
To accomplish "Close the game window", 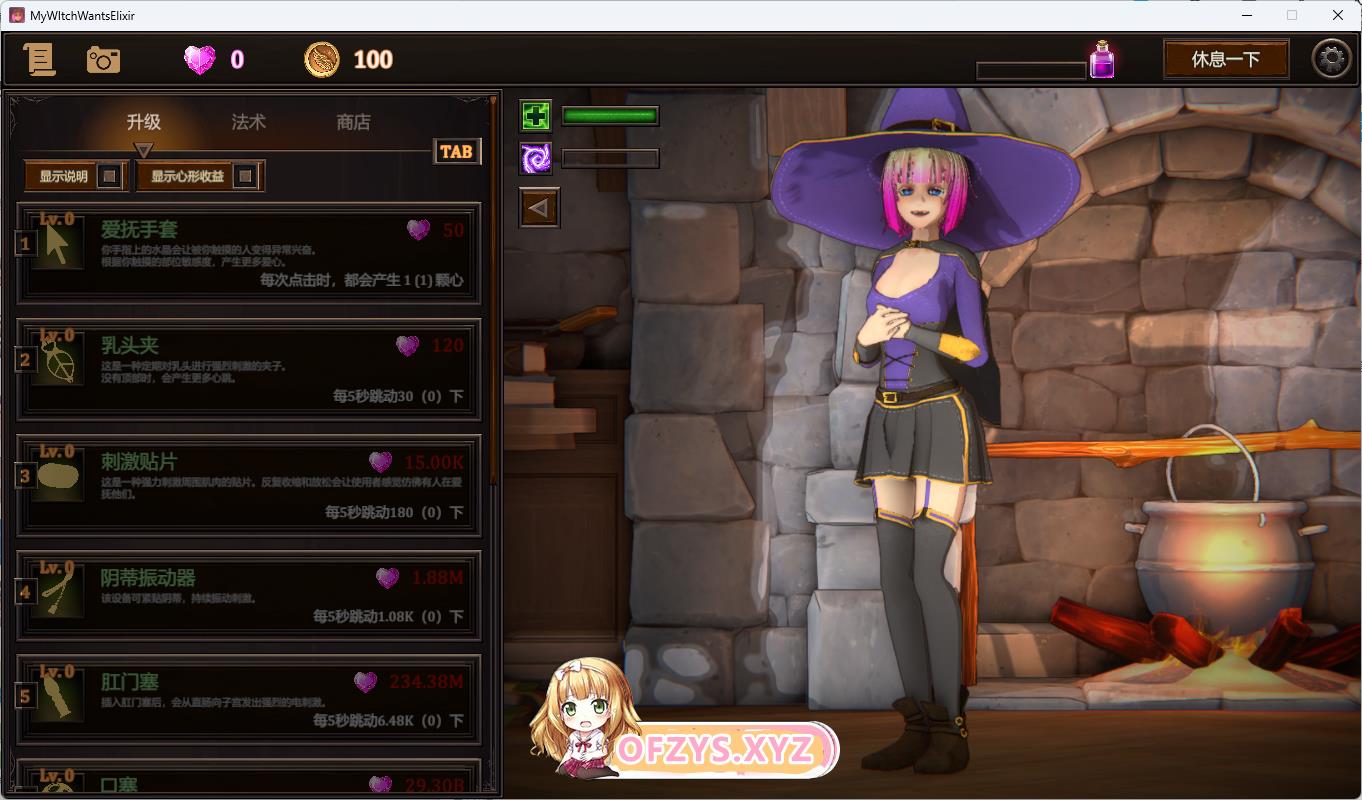I will (x=1338, y=15).
